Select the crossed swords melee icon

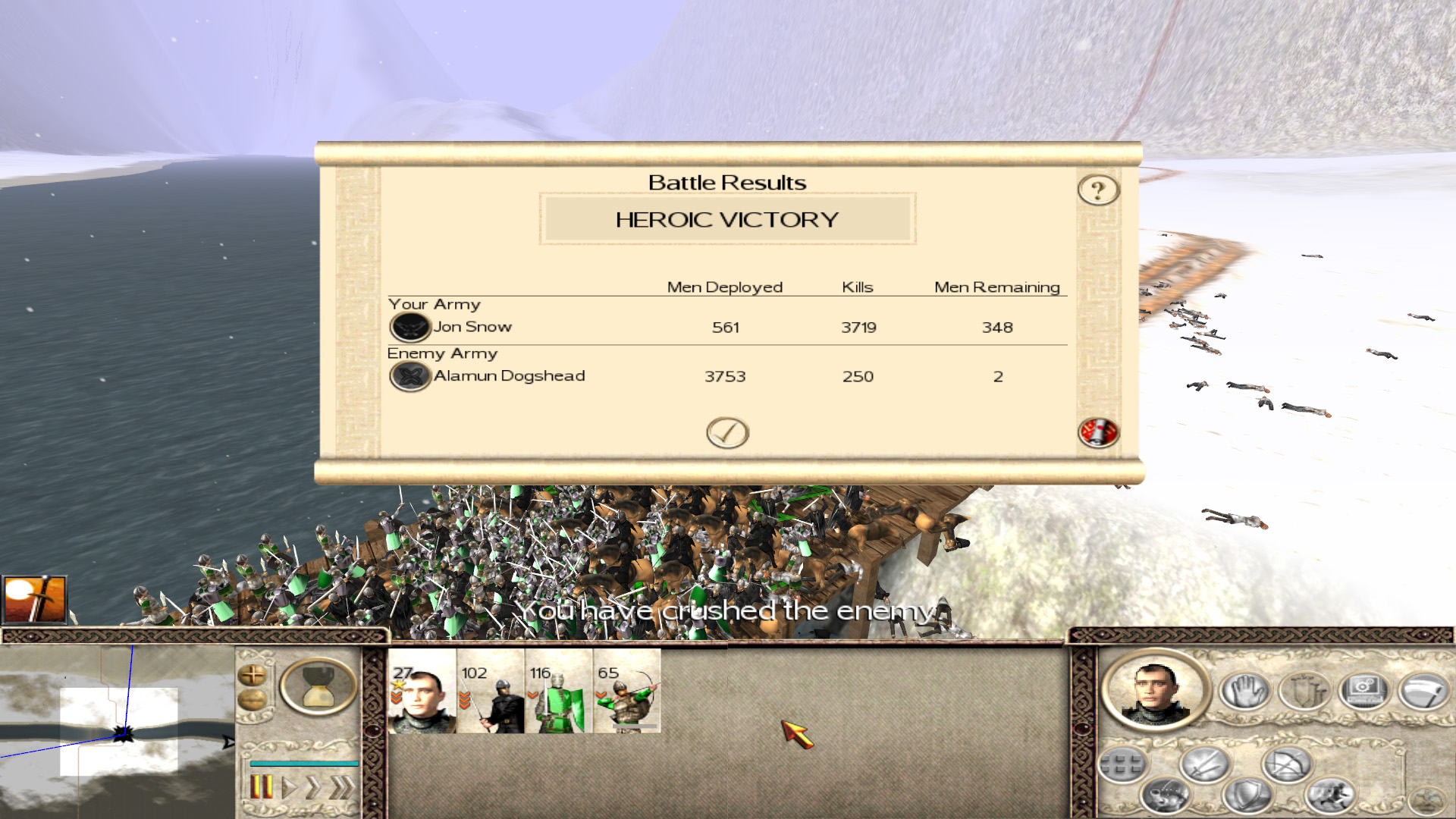pos(1204,762)
